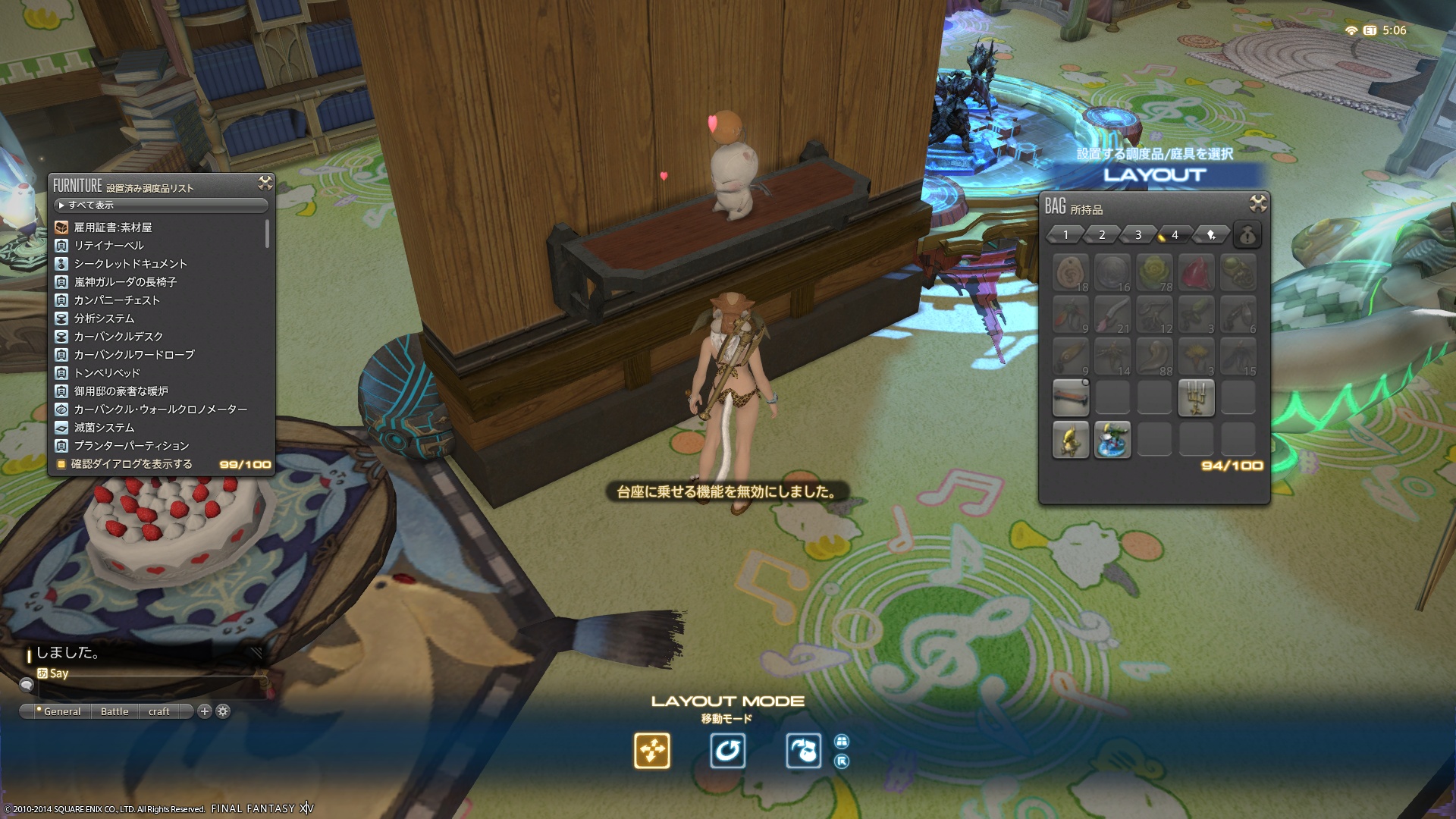The height and width of the screenshot is (819, 1456).
Task: Click the gil pouch button in Bag
Action: [1247, 235]
